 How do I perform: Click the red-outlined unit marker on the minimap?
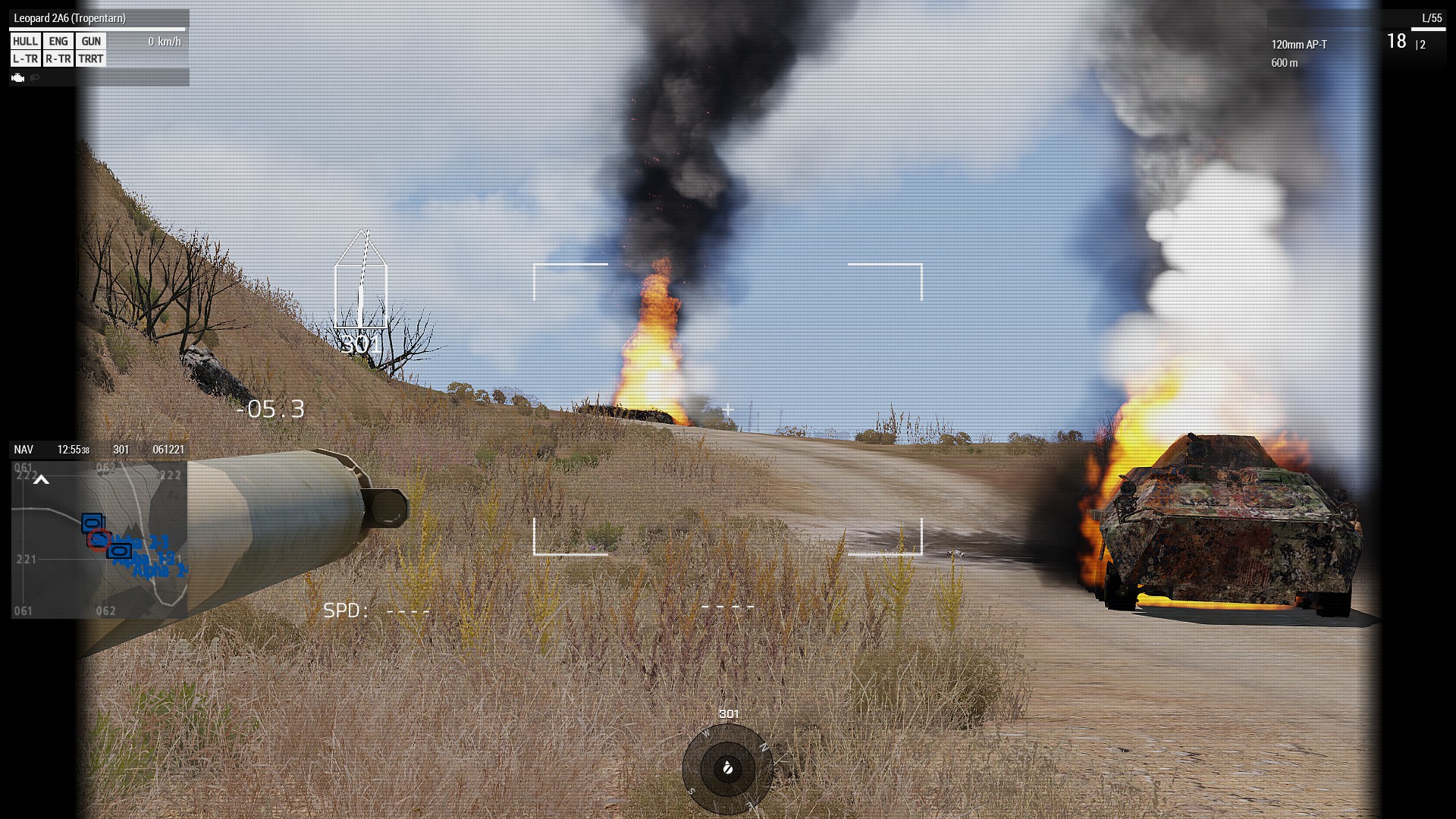pos(99,539)
